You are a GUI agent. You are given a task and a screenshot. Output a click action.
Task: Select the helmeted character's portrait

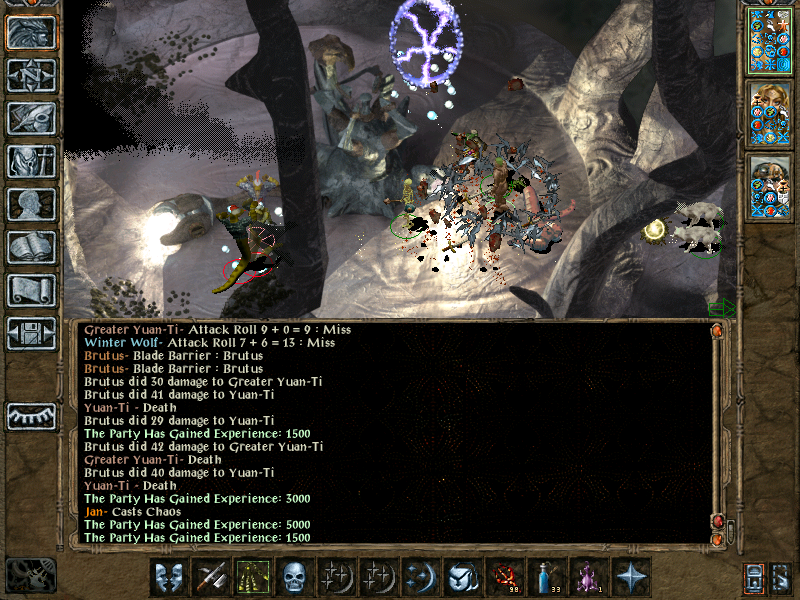coord(770,187)
